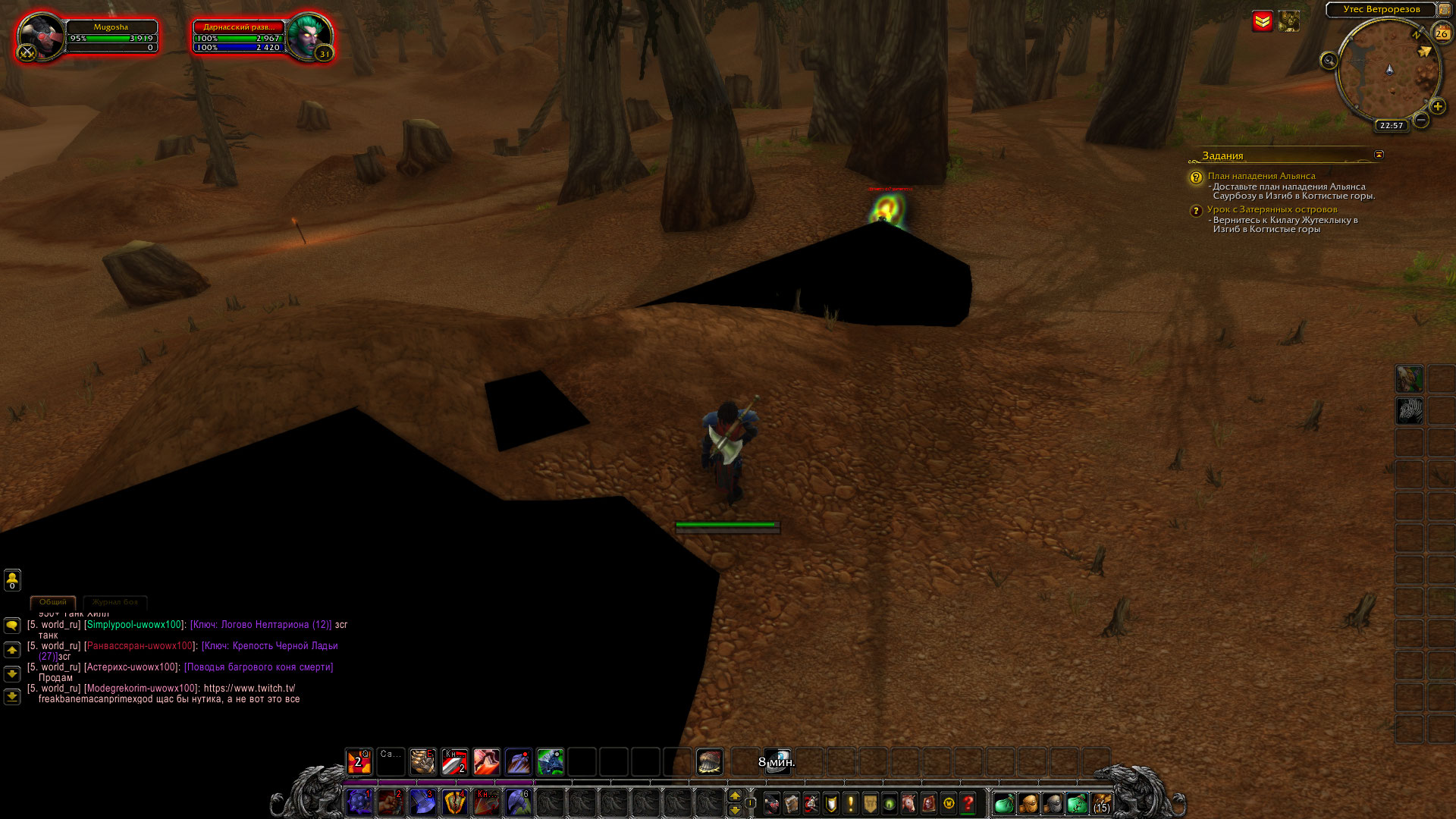Use the first action bar ability numbered 1

(359, 802)
